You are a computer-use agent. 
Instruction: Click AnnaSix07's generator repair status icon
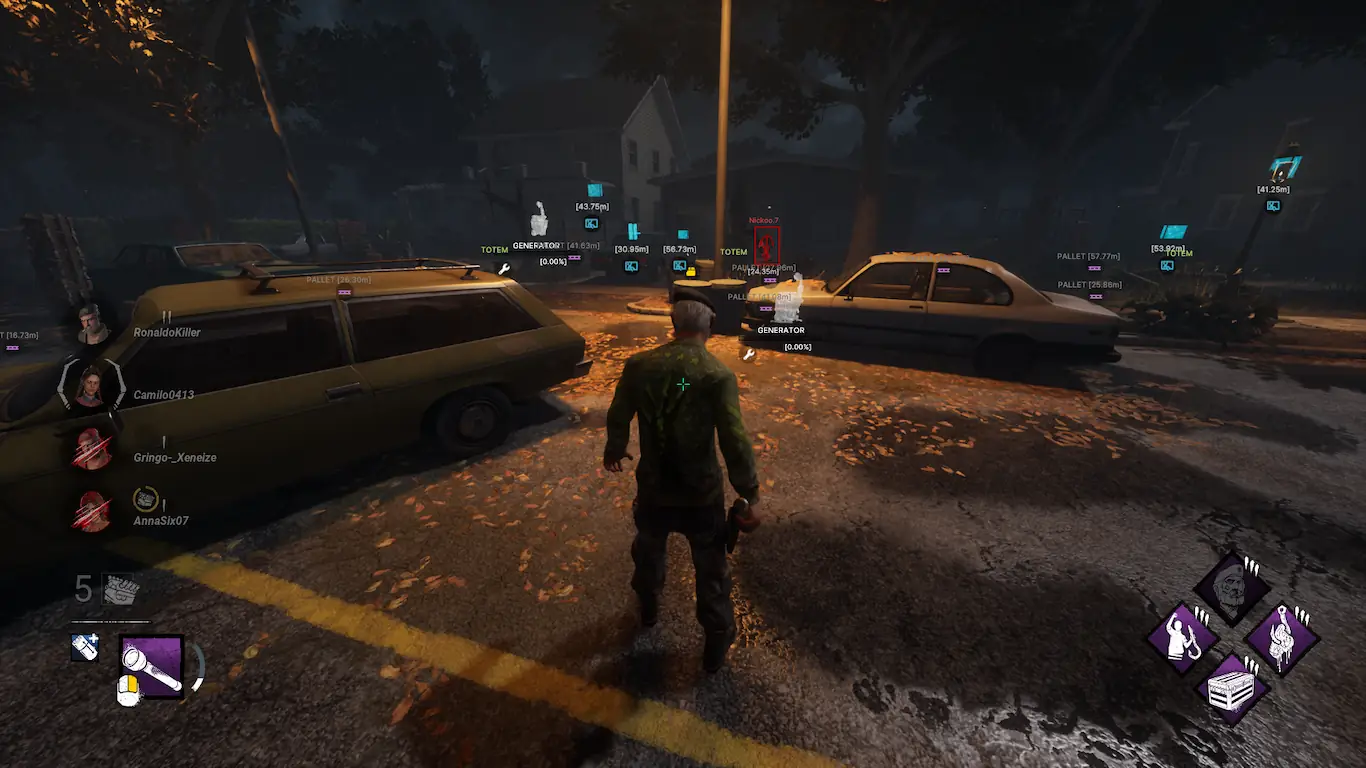[x=146, y=497]
